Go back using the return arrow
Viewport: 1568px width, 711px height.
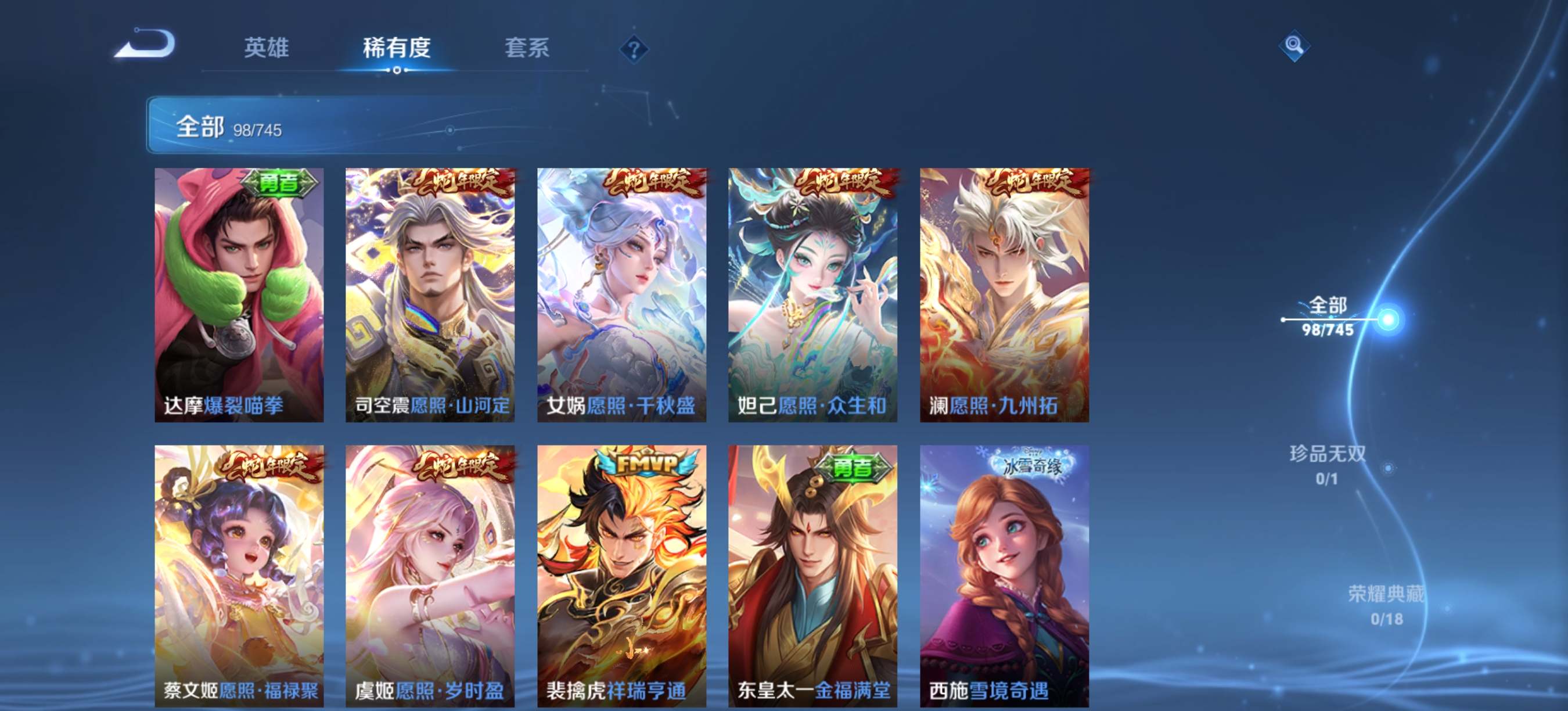tap(146, 44)
